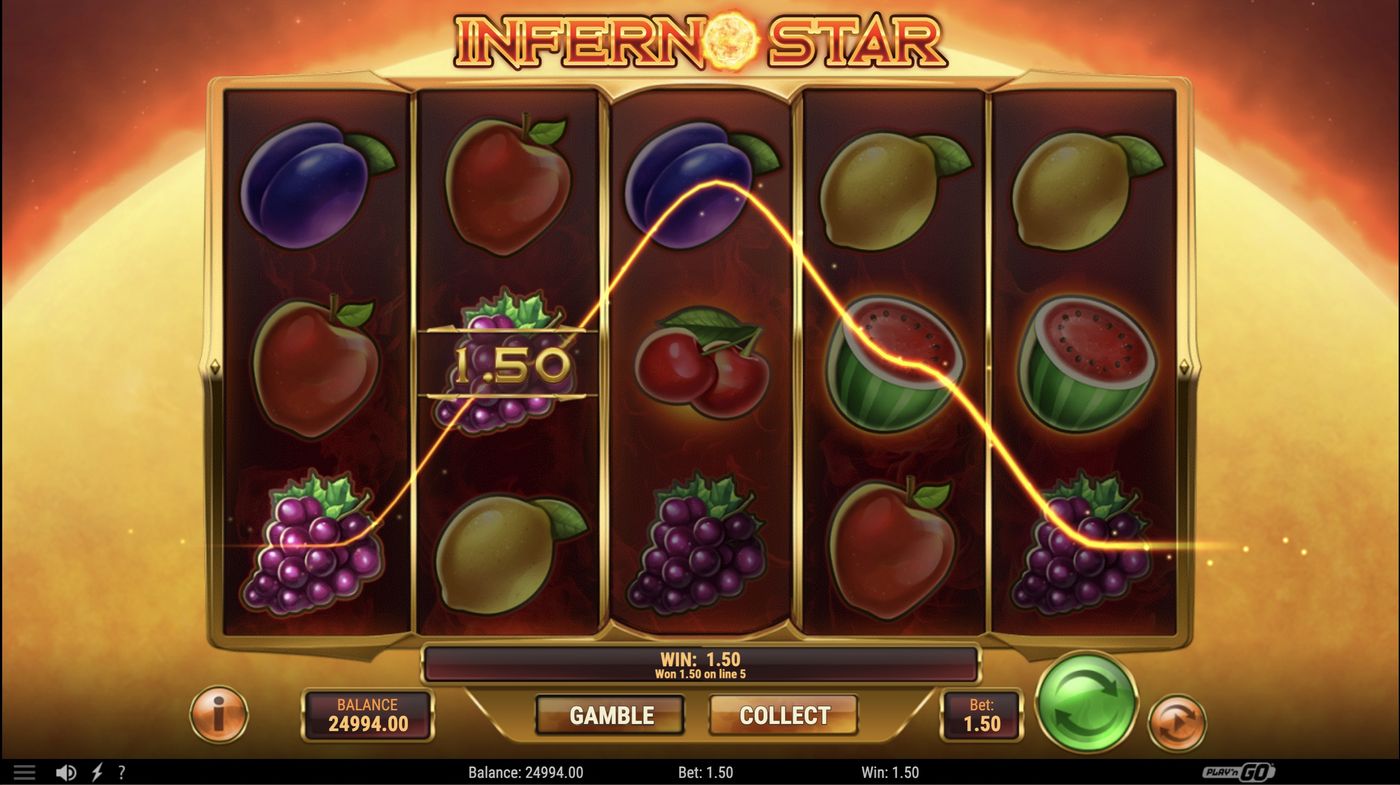Screen dimensions: 1400x785
Task: Open the hamburger menu
Action: [x=24, y=771]
